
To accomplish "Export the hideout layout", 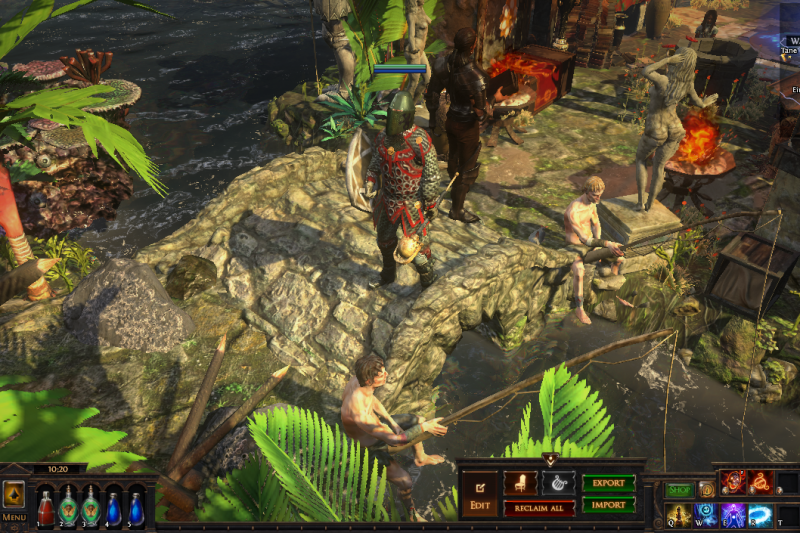I will [x=608, y=483].
